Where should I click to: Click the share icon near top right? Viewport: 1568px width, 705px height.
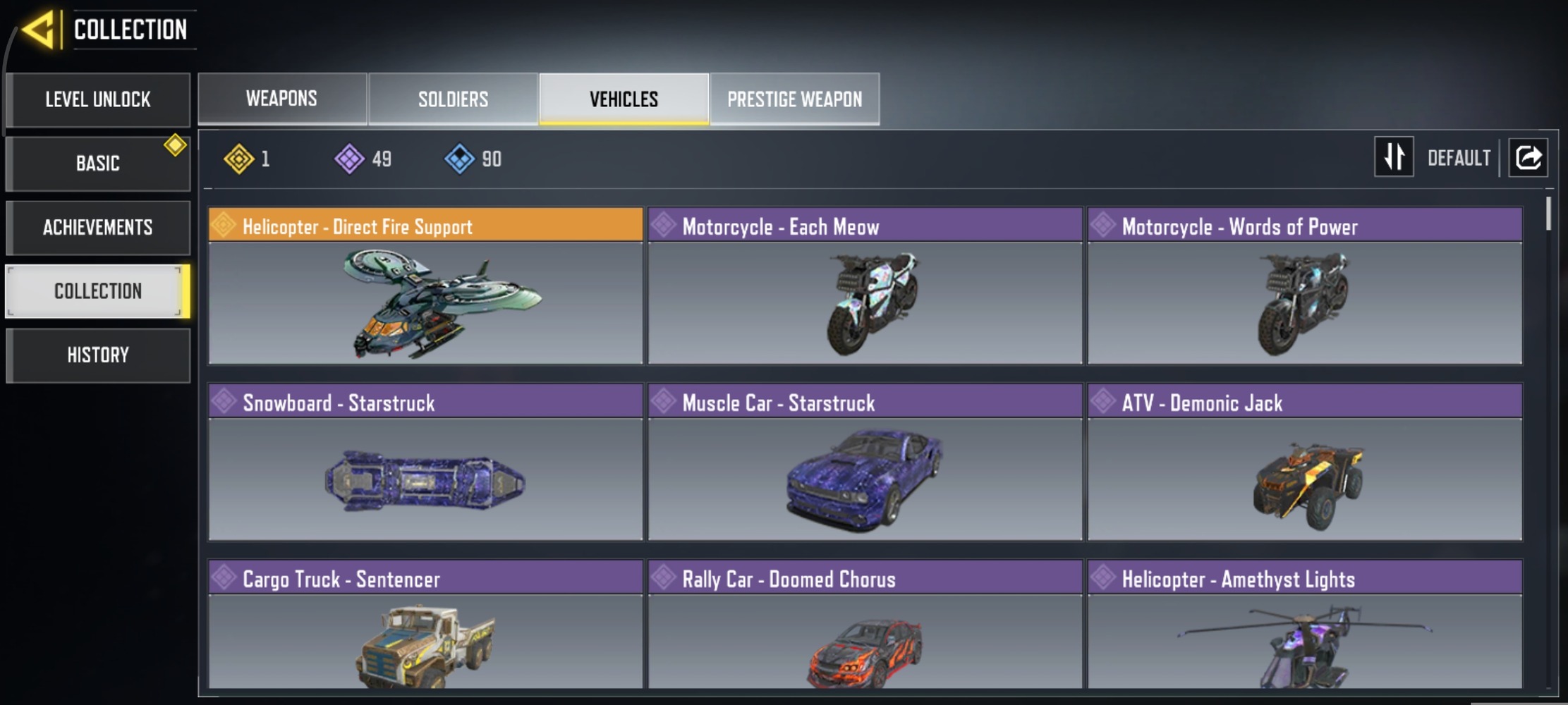click(1529, 157)
